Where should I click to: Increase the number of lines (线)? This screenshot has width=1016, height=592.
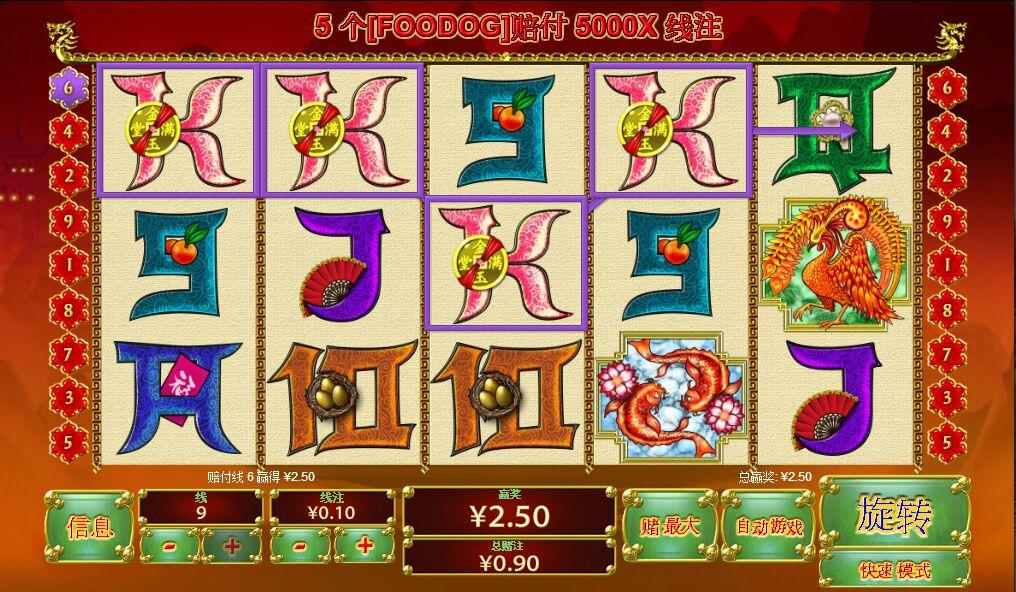[x=232, y=546]
